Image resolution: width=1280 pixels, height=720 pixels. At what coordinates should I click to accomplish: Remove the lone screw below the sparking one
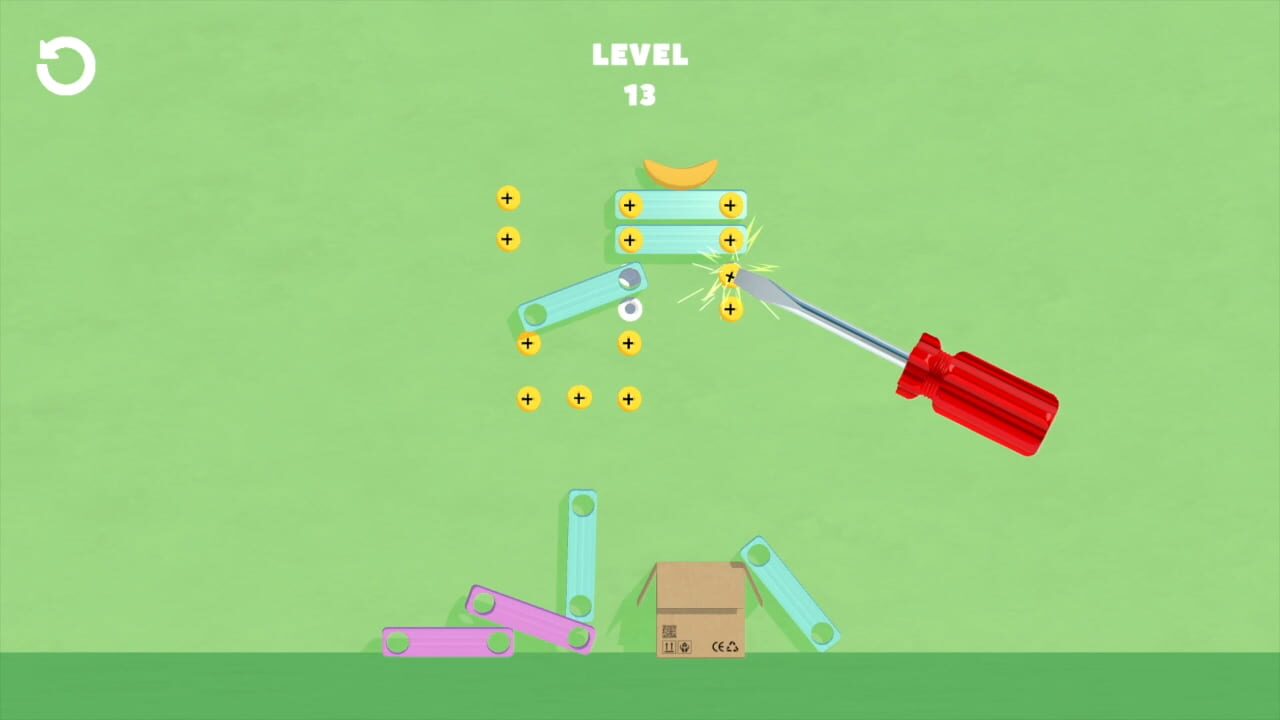pyautogui.click(x=730, y=310)
